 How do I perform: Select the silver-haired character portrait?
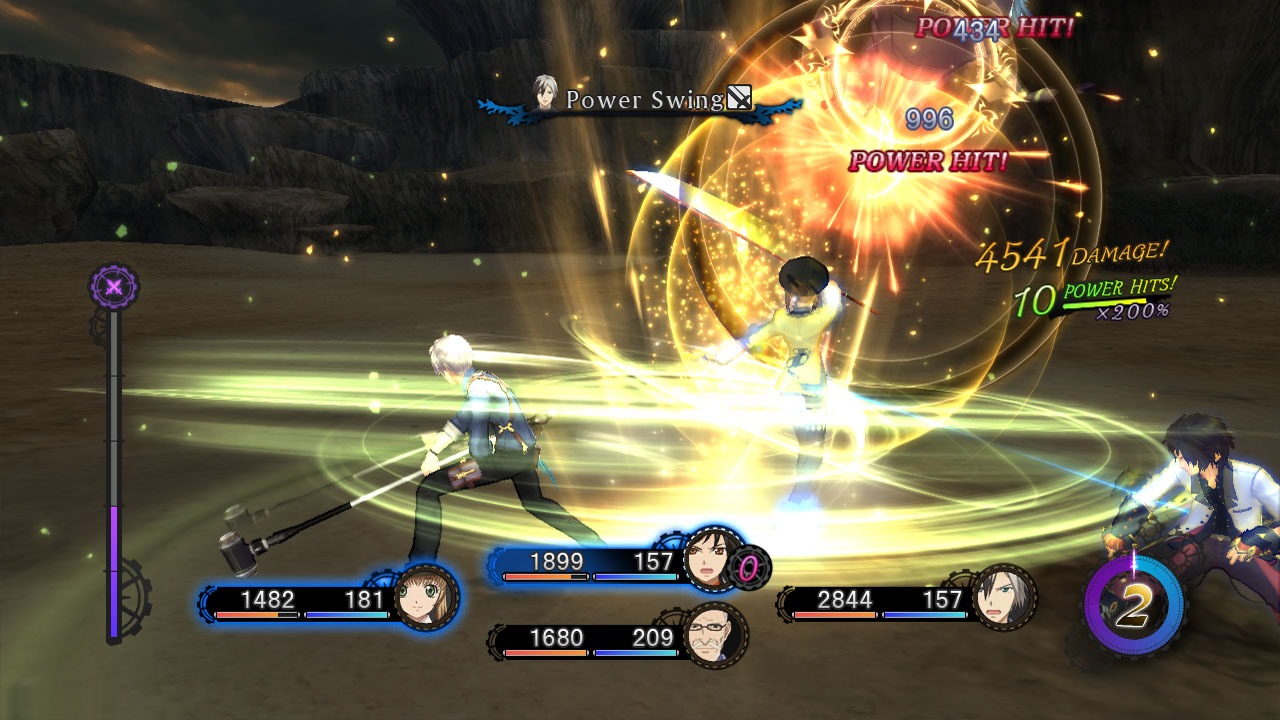1003,598
